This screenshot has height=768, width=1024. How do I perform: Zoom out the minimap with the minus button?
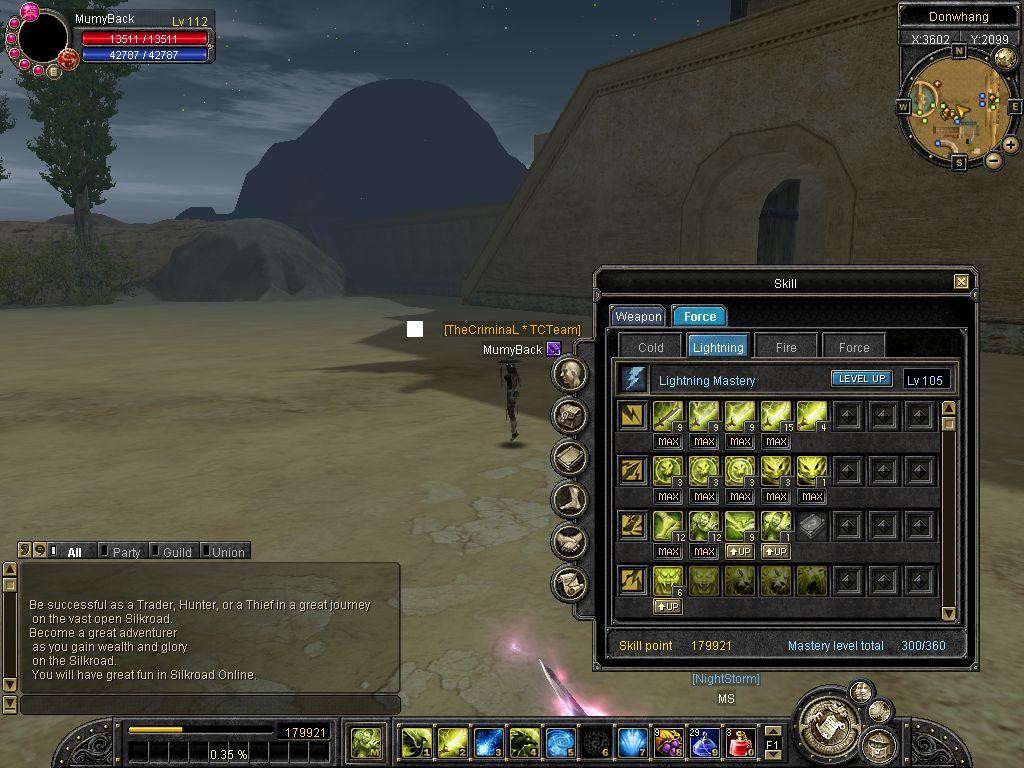993,160
